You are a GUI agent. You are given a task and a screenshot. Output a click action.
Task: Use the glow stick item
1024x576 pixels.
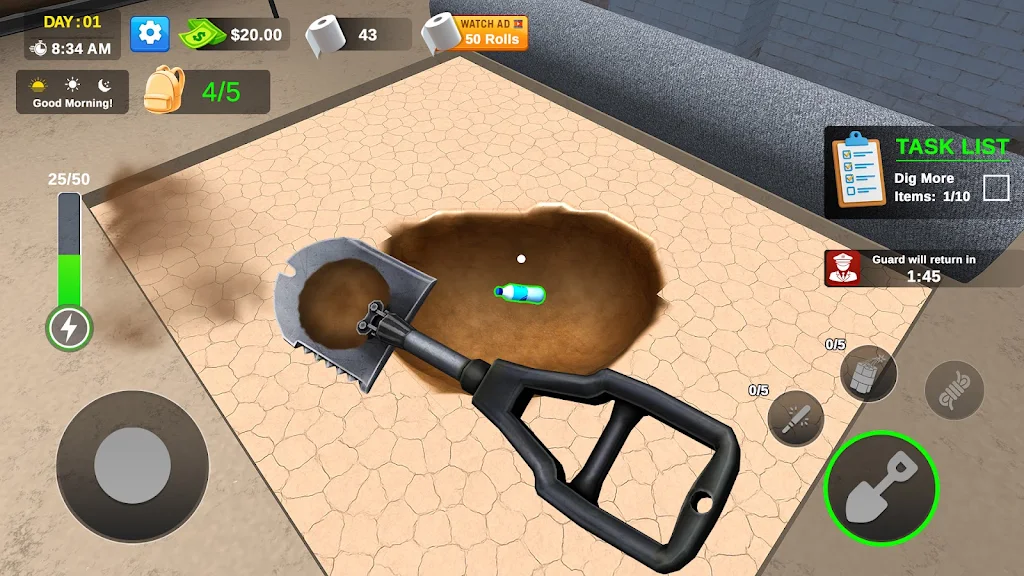click(796, 418)
